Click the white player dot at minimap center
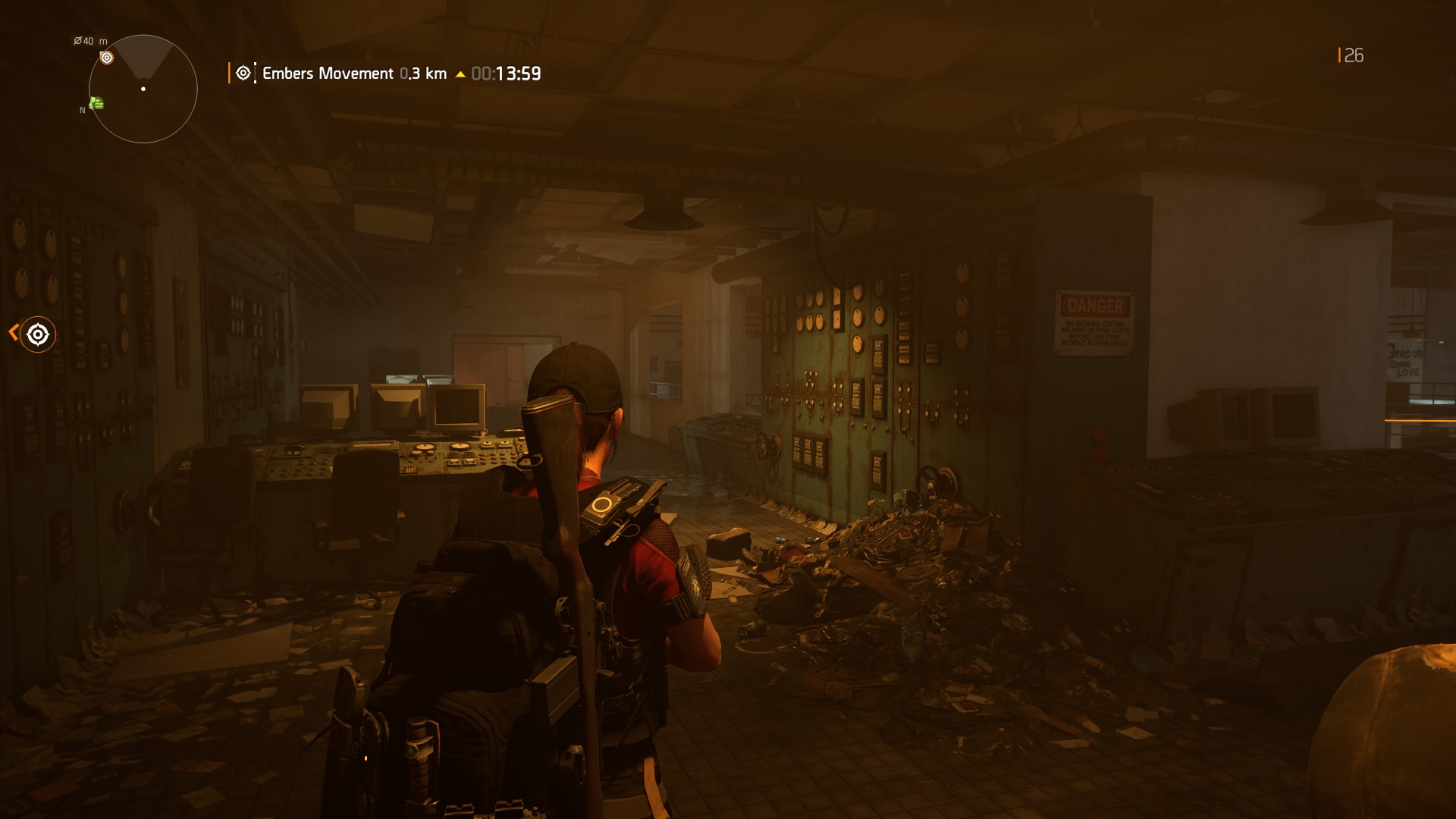Viewport: 1456px width, 819px height. point(142,89)
